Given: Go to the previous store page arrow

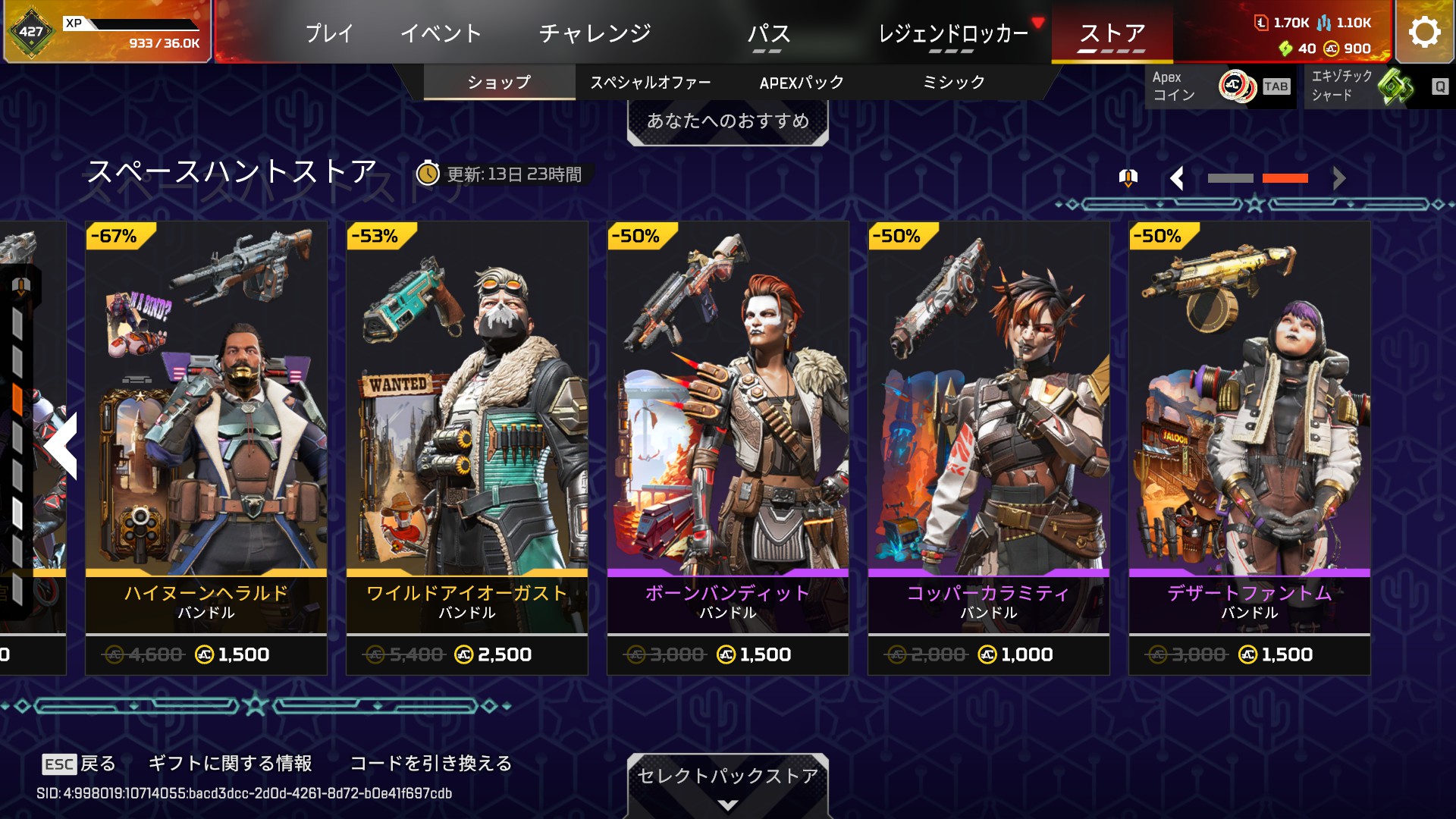Looking at the screenshot, I should click(1177, 178).
